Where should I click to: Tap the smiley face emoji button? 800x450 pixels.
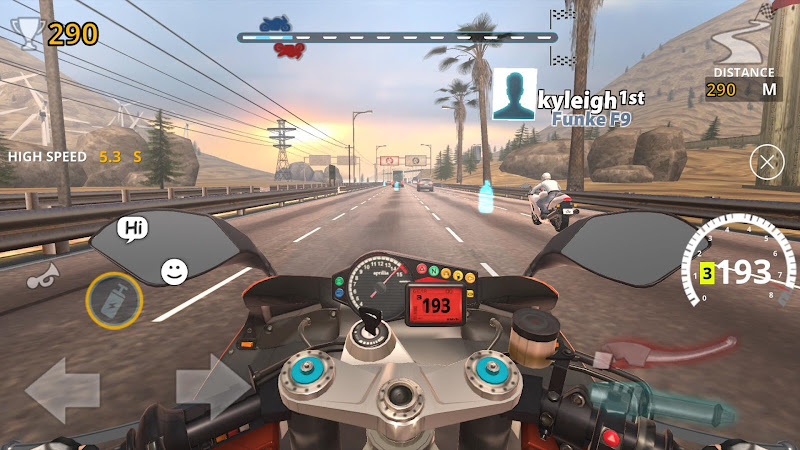coord(174,270)
